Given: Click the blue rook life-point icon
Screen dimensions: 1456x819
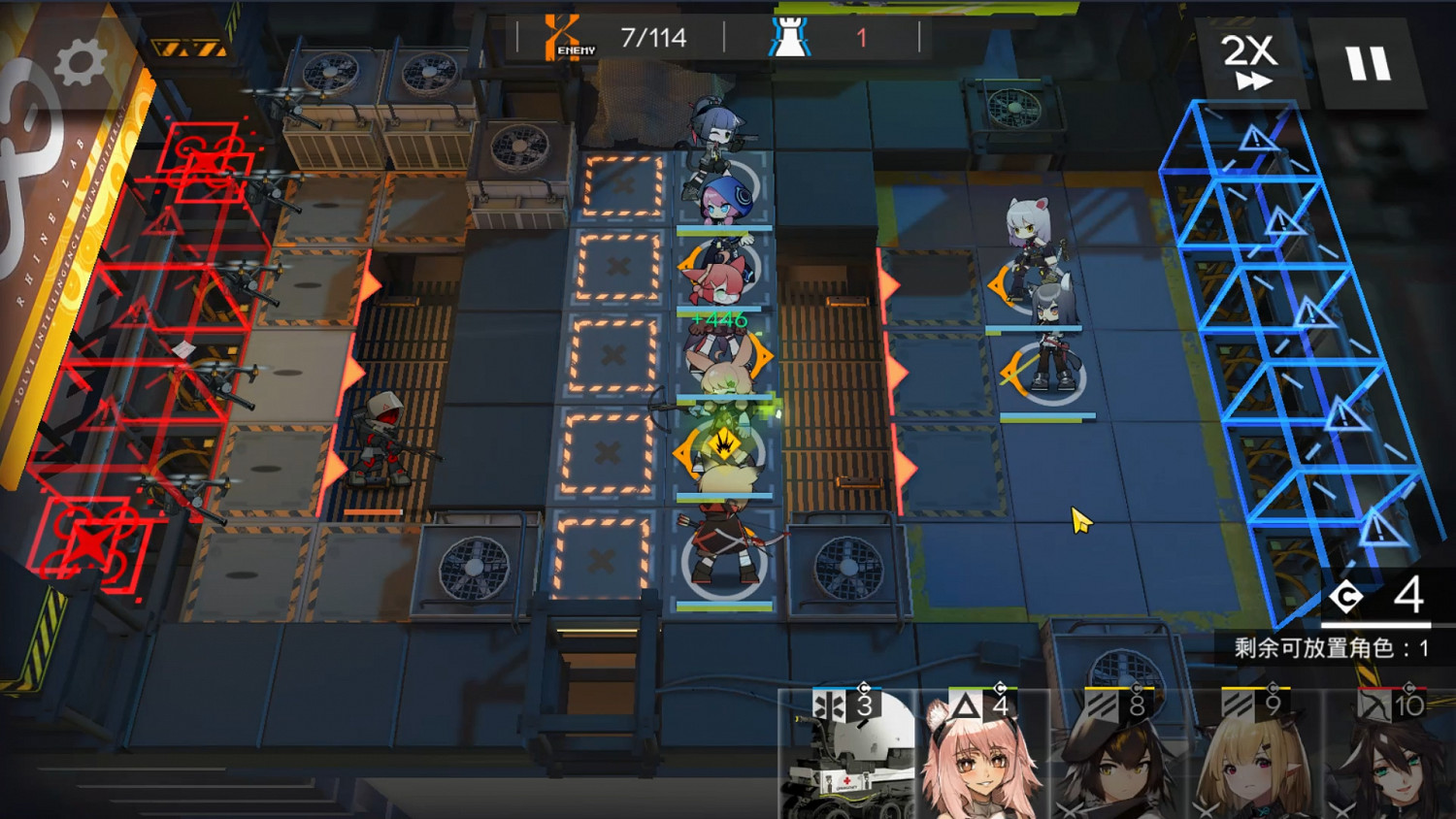Looking at the screenshot, I should 791,35.
